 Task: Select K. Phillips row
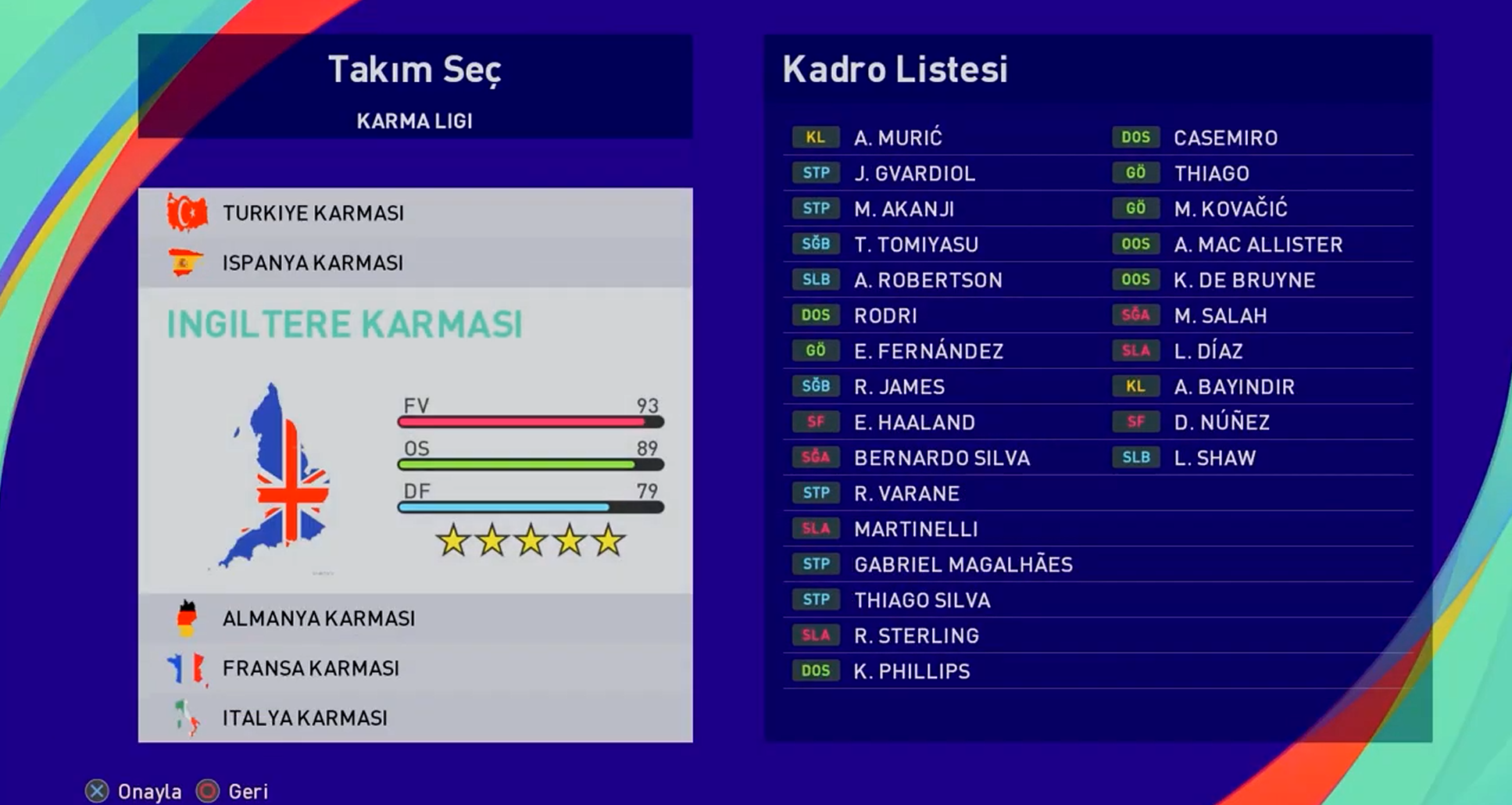(911, 671)
